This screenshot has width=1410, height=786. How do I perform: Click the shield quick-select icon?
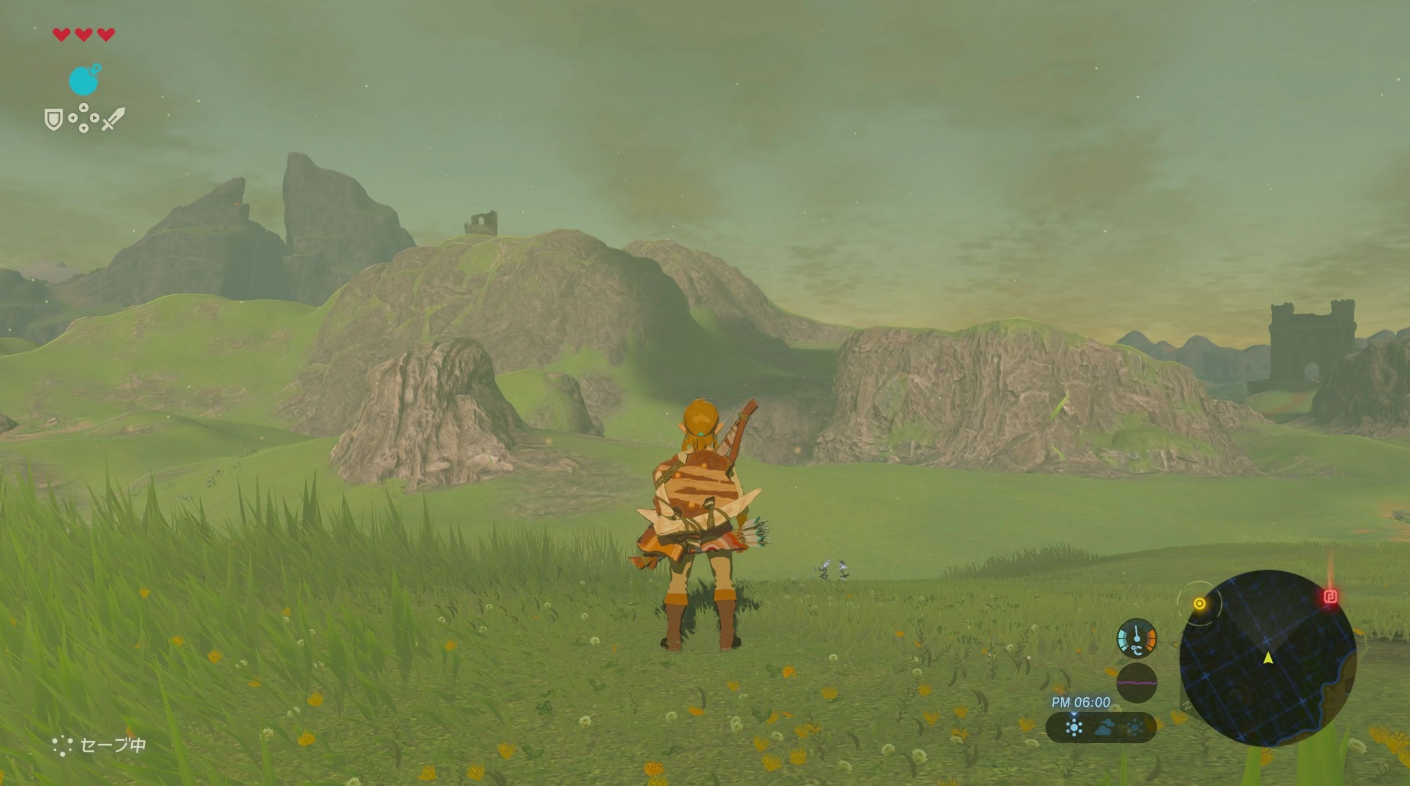point(54,120)
